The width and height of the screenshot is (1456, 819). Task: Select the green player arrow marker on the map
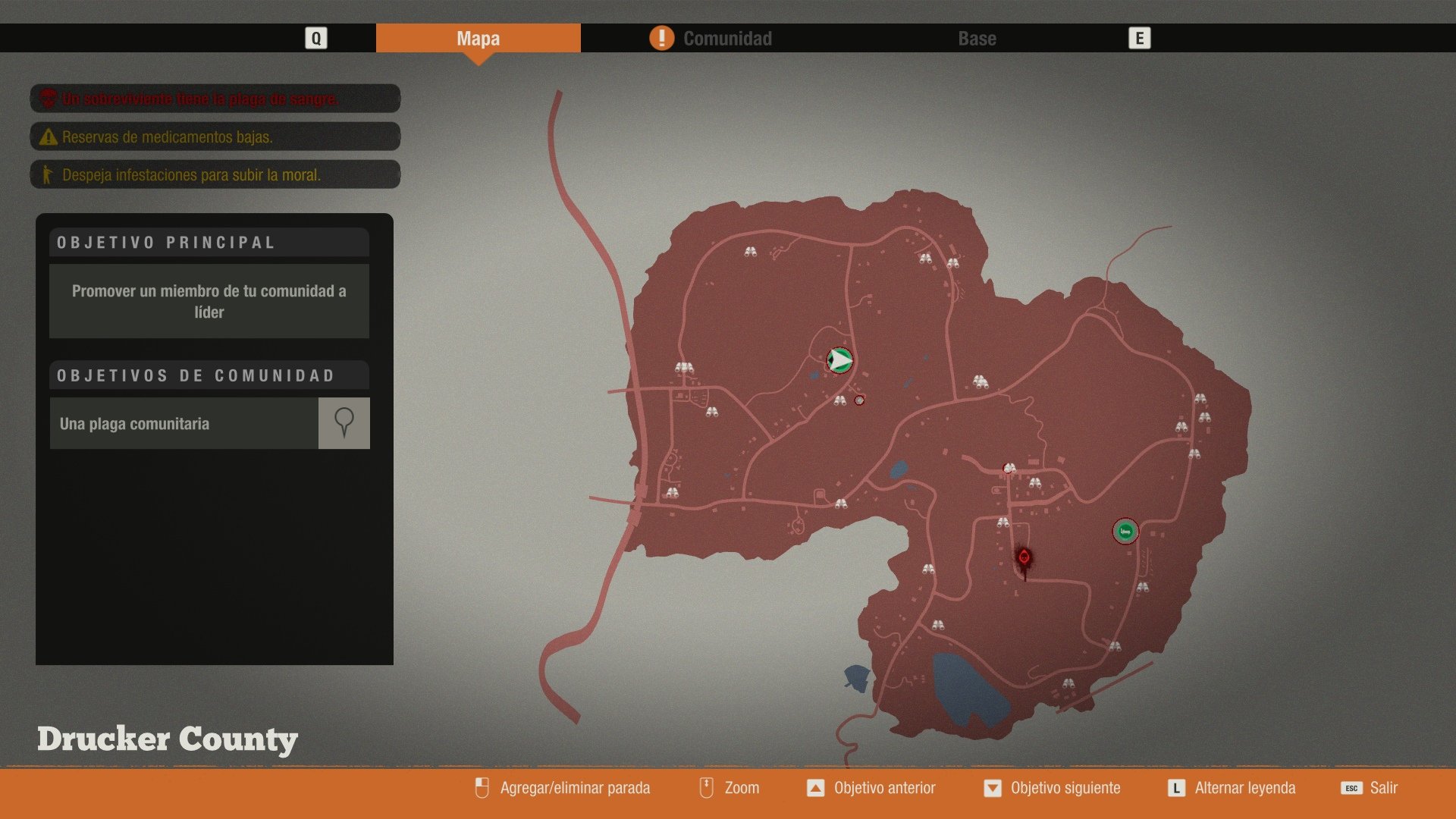click(x=839, y=360)
